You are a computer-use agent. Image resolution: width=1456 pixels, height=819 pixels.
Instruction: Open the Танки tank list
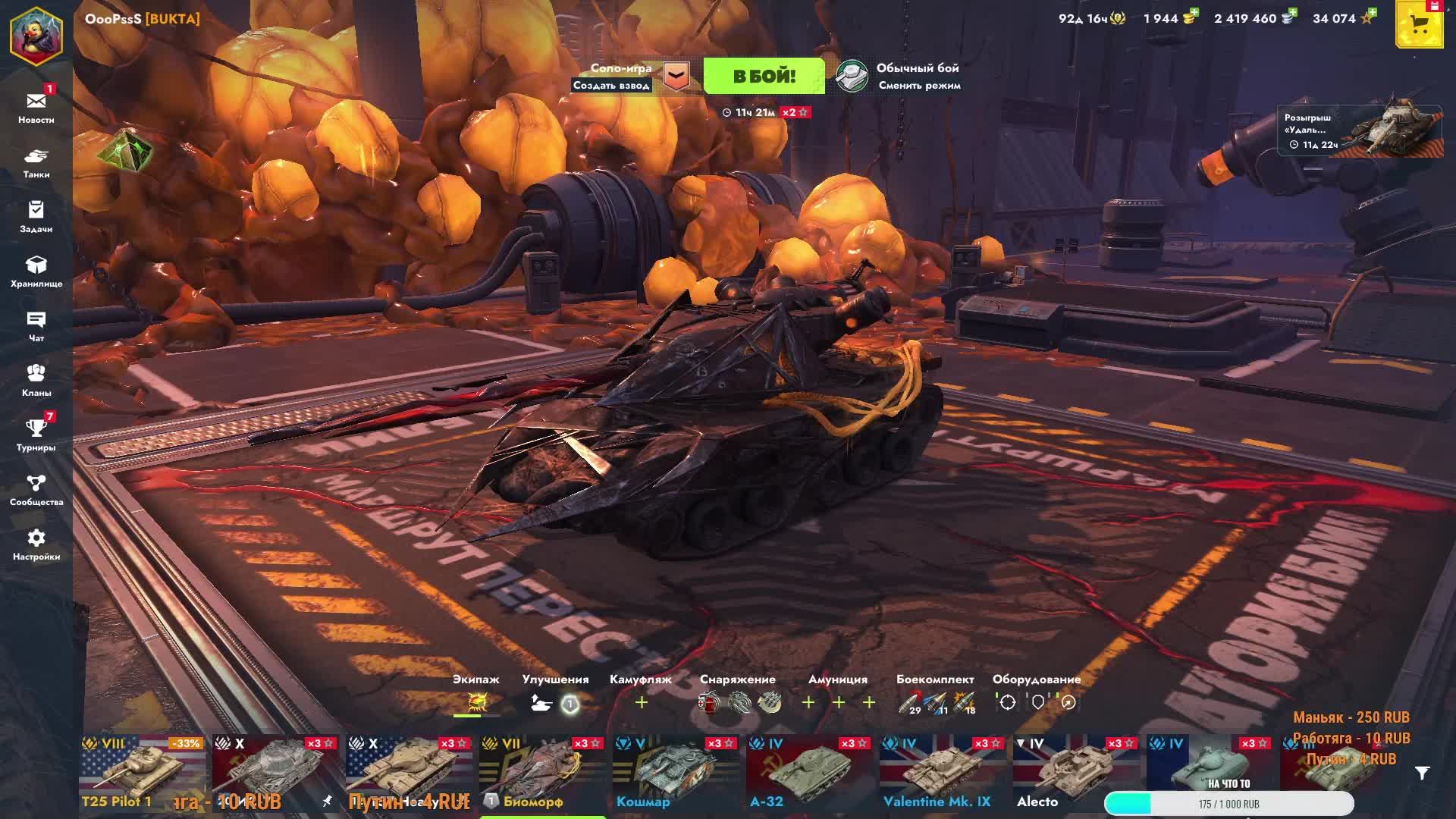point(36,162)
